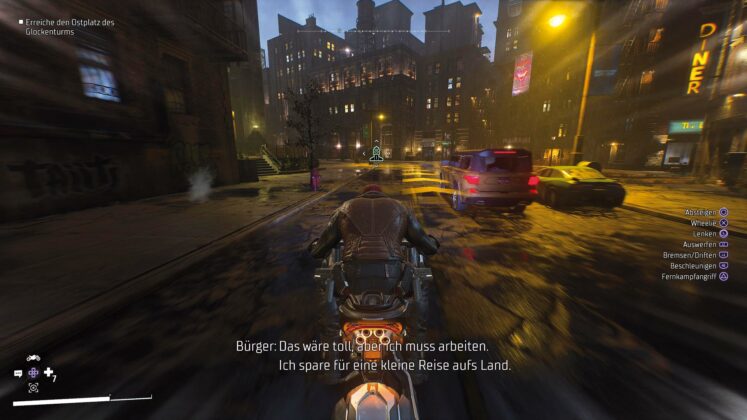Click the purple d-pad quick-select icon
747x420 pixels.
tap(33, 372)
